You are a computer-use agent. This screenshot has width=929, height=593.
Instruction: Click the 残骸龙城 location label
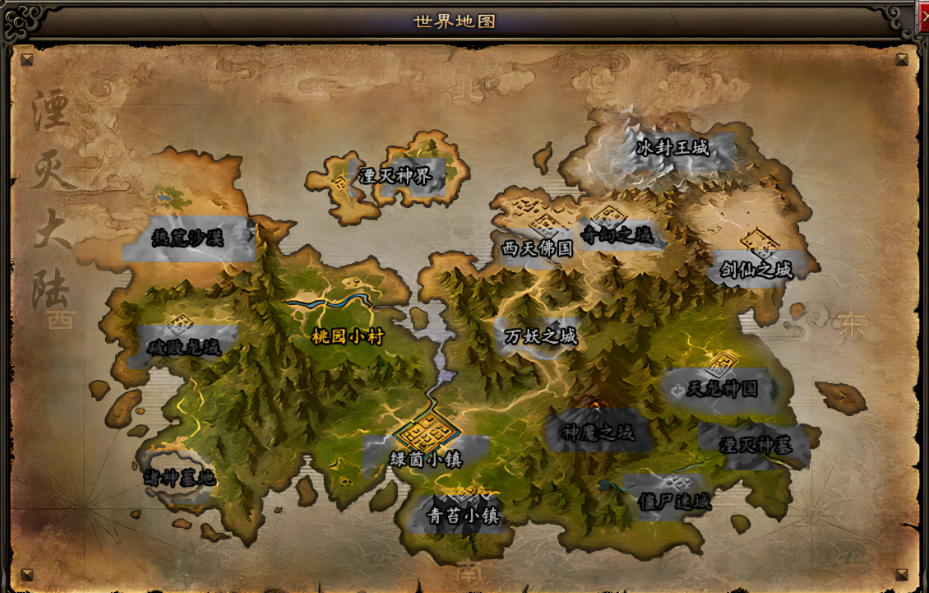click(x=184, y=346)
